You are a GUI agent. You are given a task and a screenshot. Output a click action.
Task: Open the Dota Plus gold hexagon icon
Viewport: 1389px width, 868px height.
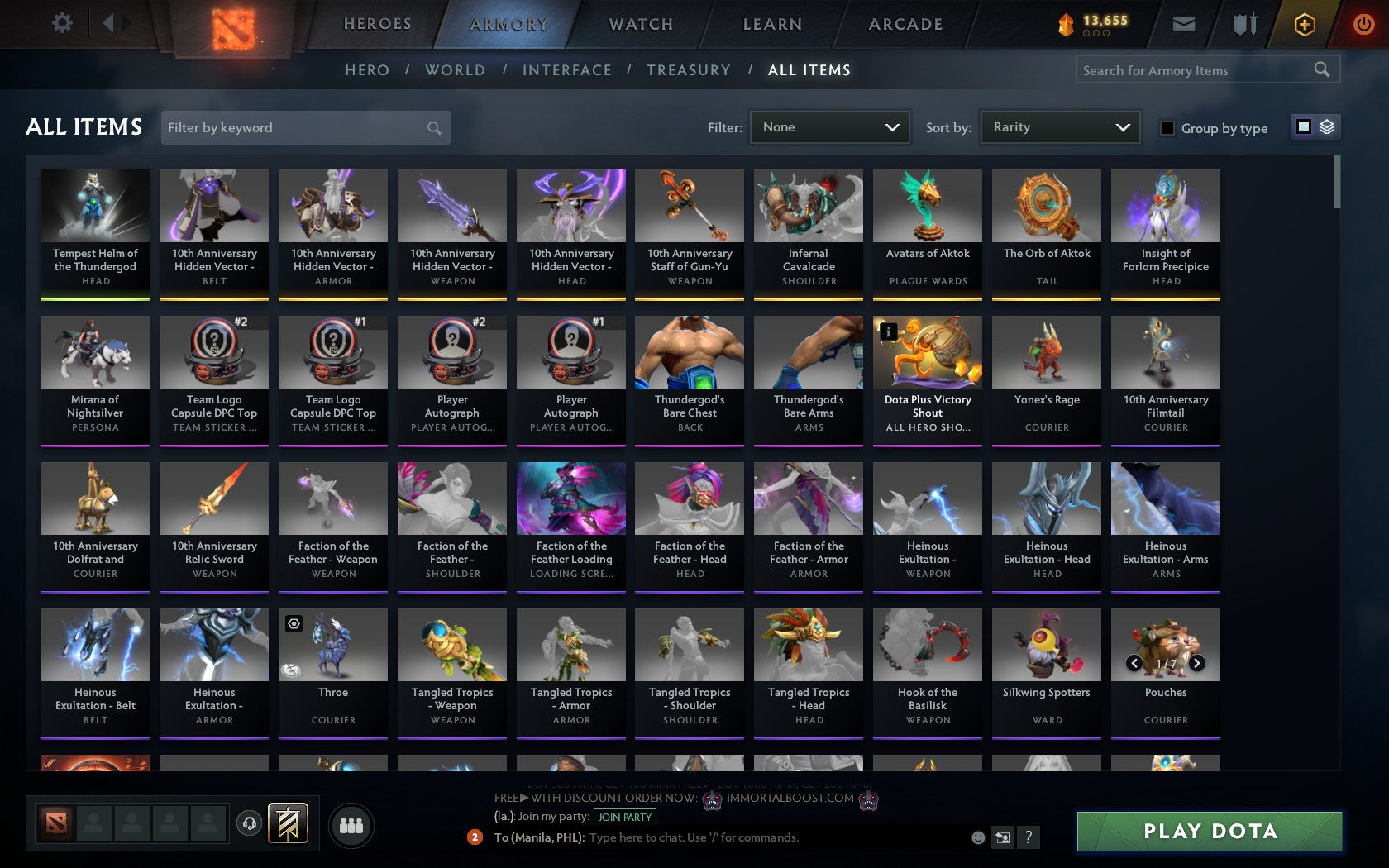[x=1305, y=24]
